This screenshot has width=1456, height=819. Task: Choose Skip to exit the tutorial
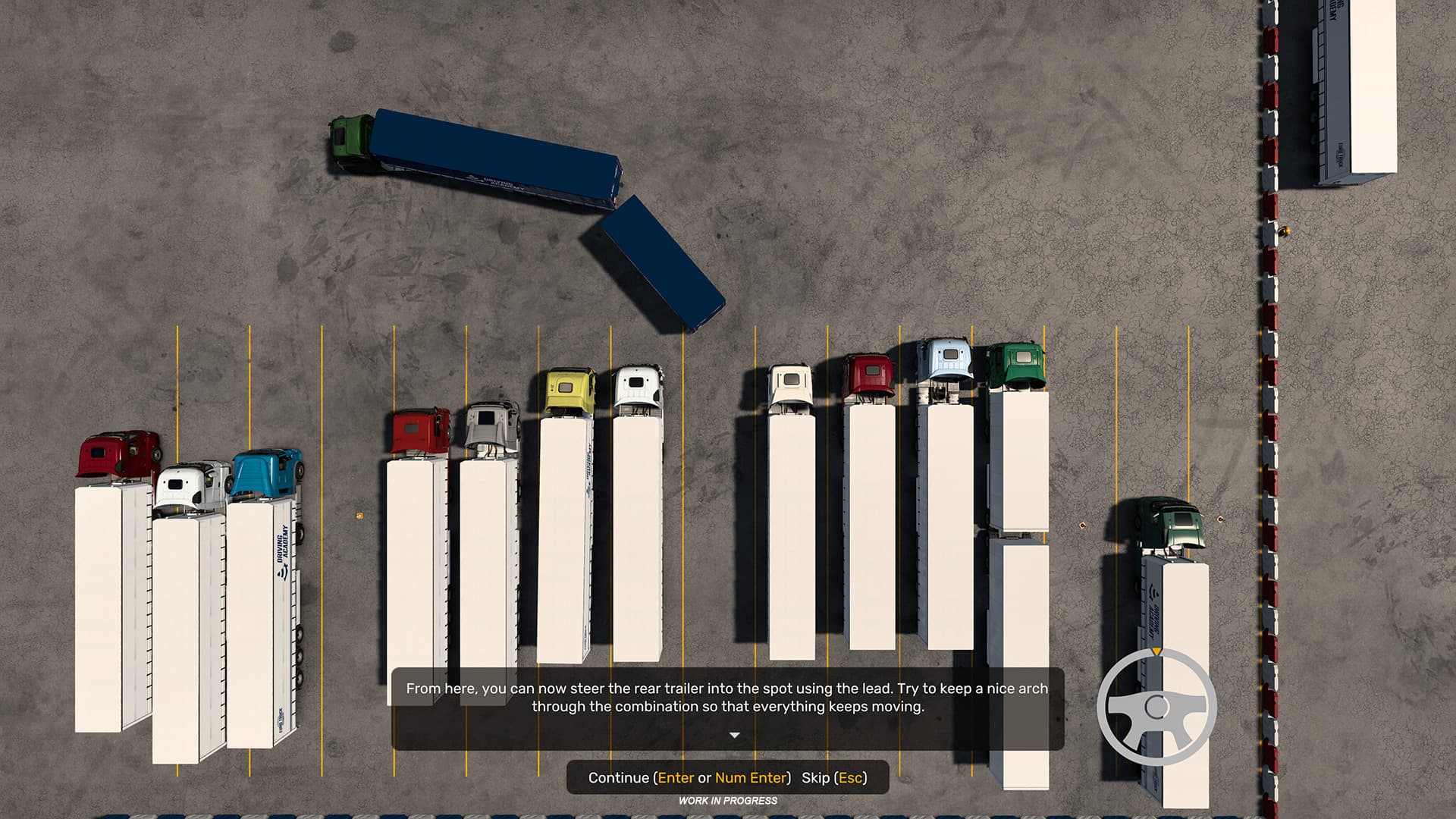(836, 778)
